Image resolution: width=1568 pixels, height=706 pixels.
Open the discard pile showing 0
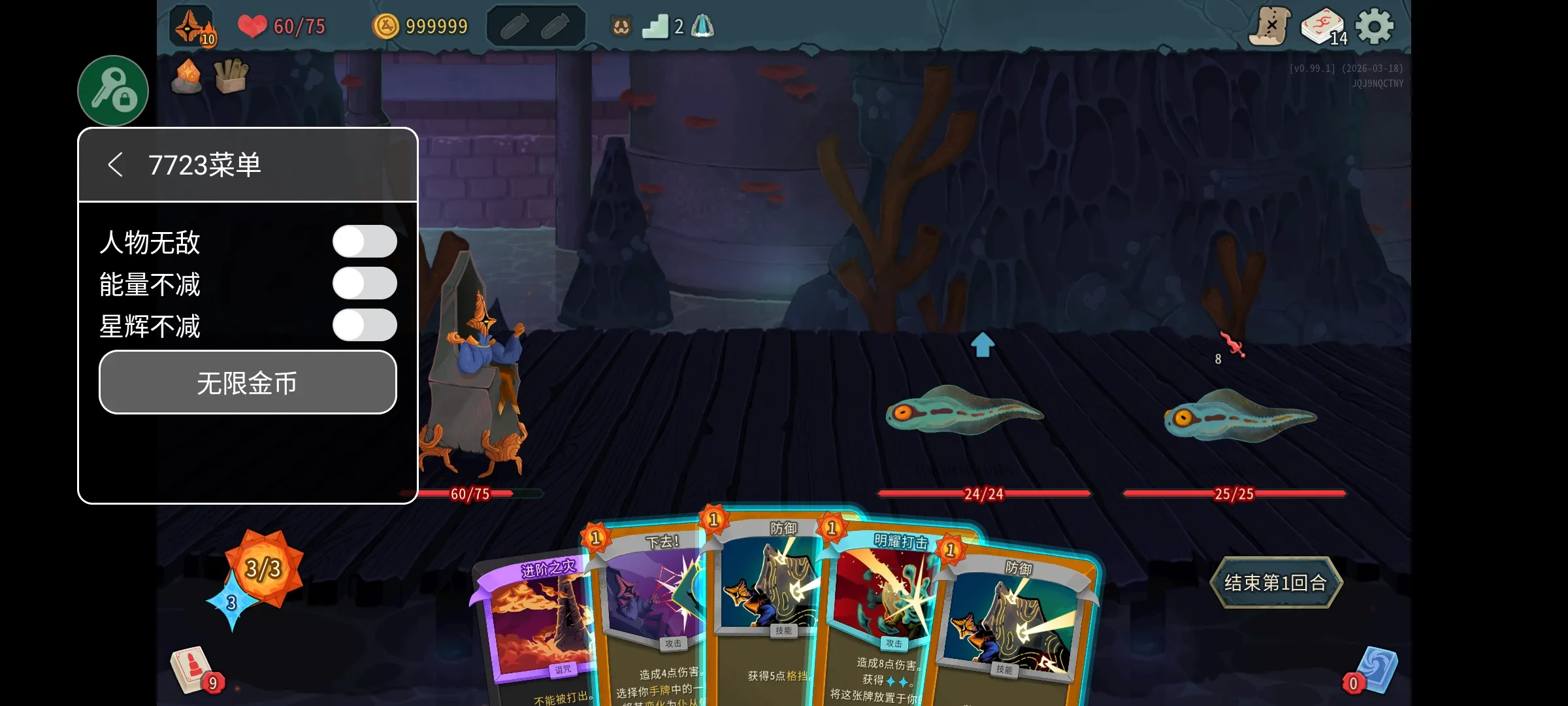(x=1373, y=670)
